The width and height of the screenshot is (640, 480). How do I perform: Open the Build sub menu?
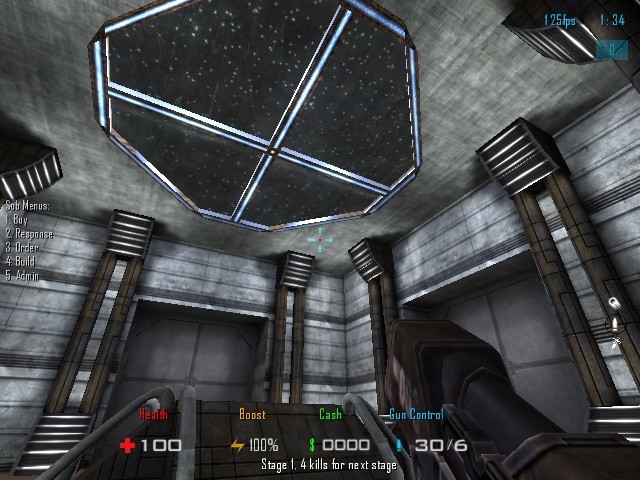23,261
